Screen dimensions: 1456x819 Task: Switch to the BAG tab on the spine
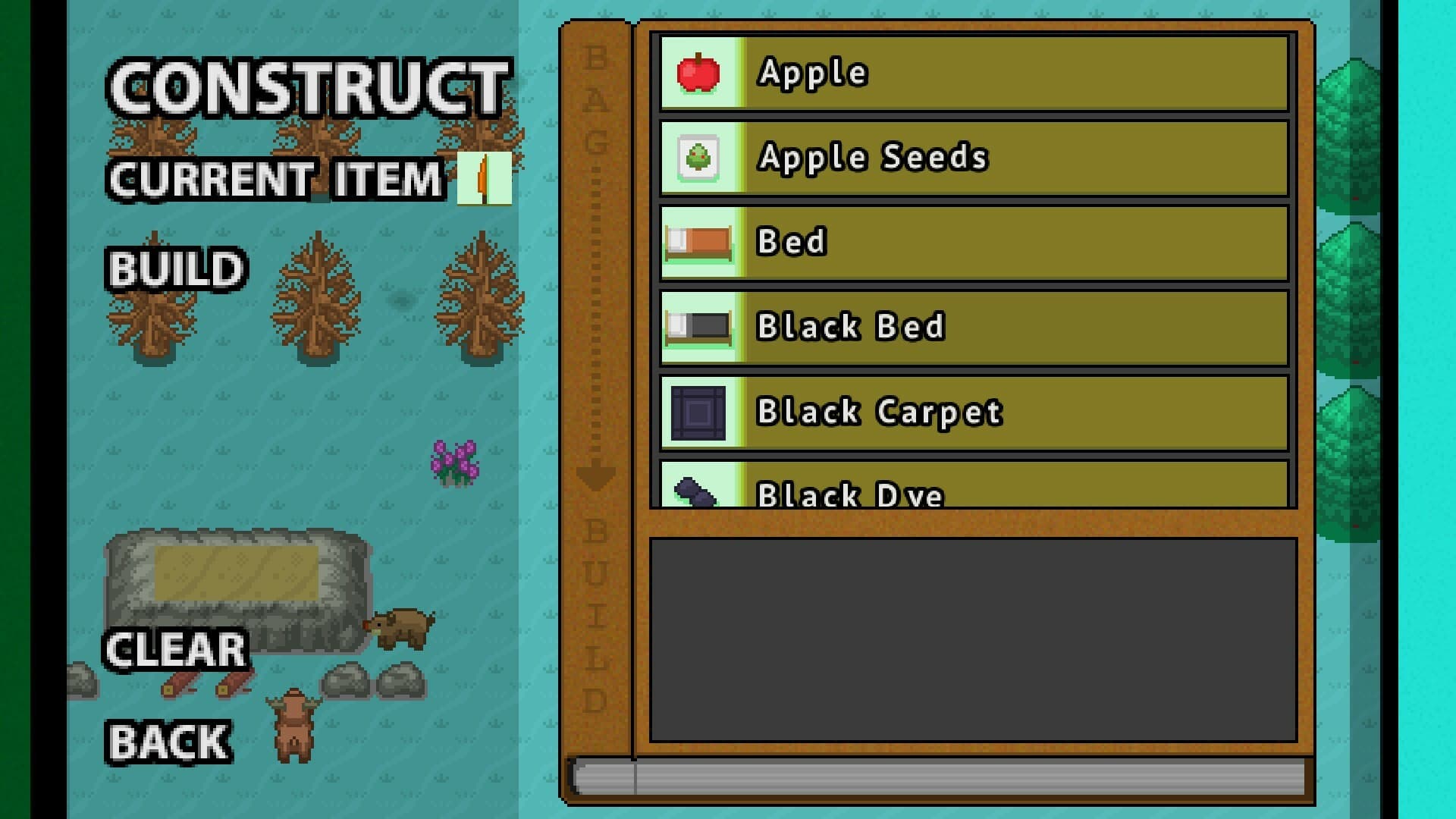pos(596,99)
